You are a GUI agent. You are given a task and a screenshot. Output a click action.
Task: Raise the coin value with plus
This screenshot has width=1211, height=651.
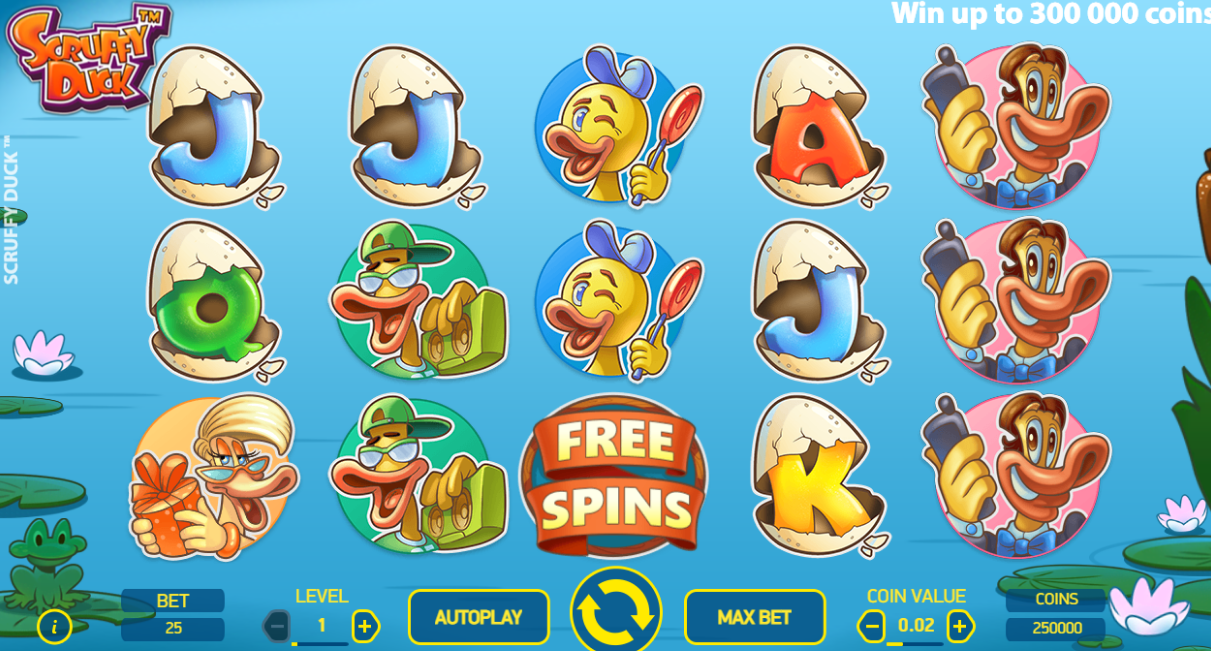tap(960, 626)
